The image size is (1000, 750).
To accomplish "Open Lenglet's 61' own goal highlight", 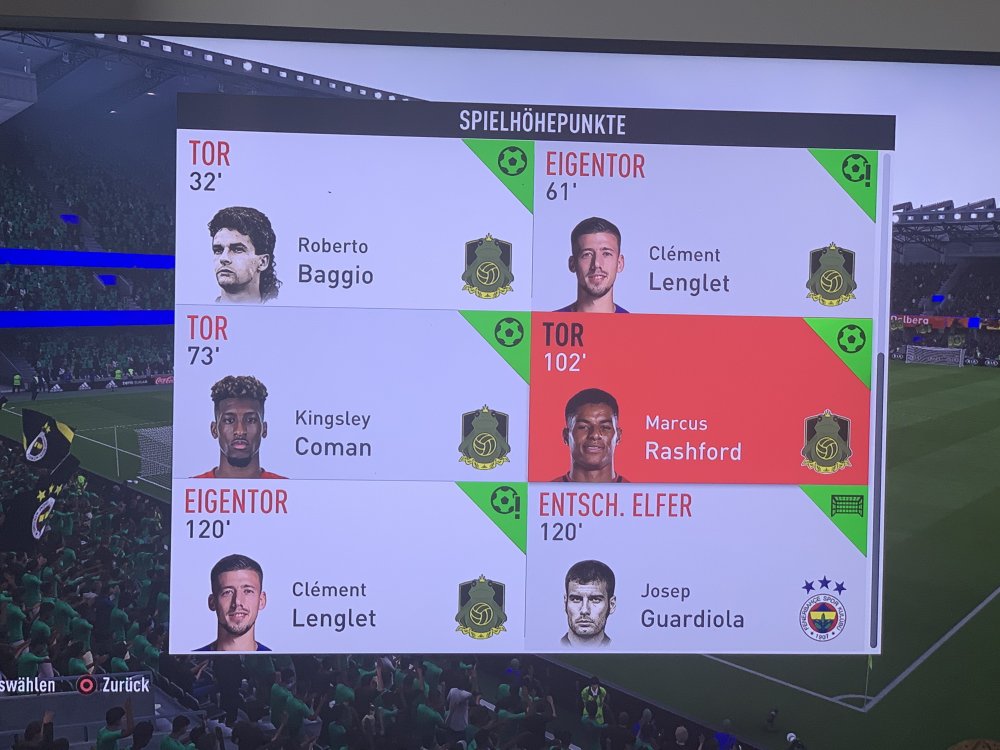I will click(705, 228).
